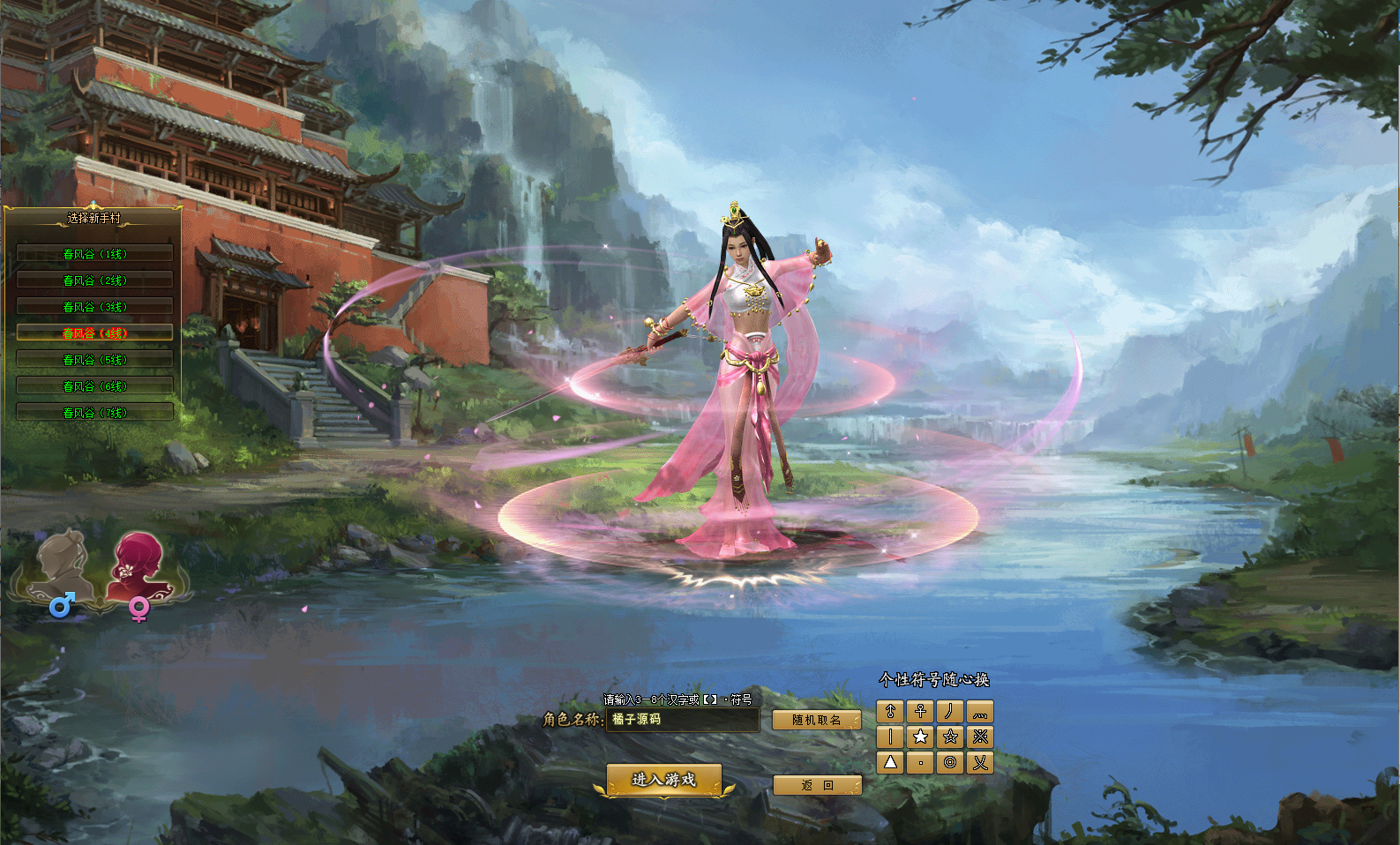Insert the double circle symbol
Screen dimensions: 1400x845
pos(950,762)
